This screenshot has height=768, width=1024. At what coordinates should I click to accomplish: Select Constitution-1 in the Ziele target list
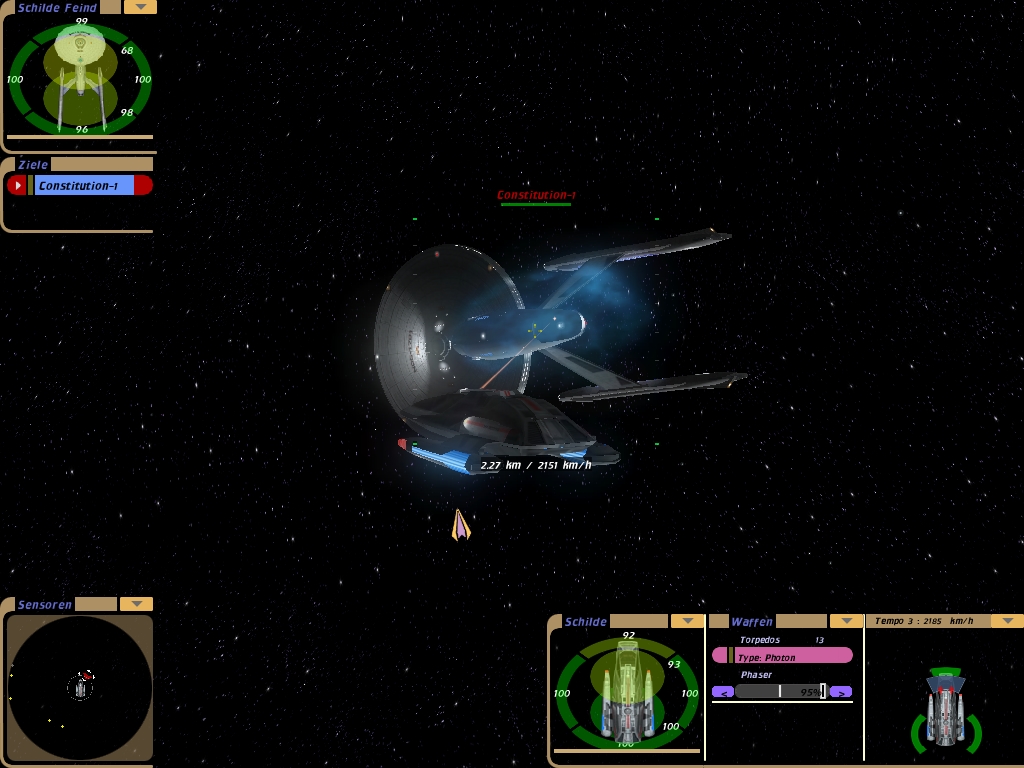[84, 185]
